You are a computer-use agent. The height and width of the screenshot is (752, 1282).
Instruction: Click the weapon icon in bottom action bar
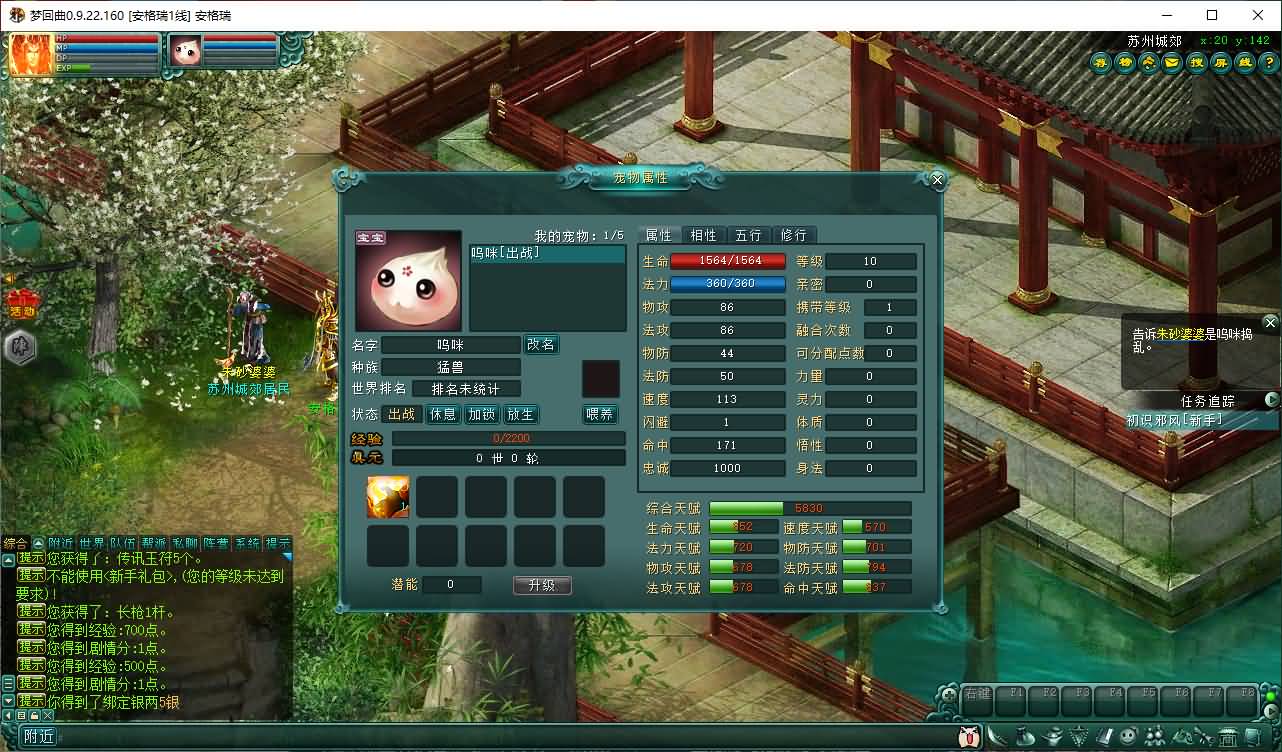pos(997,736)
